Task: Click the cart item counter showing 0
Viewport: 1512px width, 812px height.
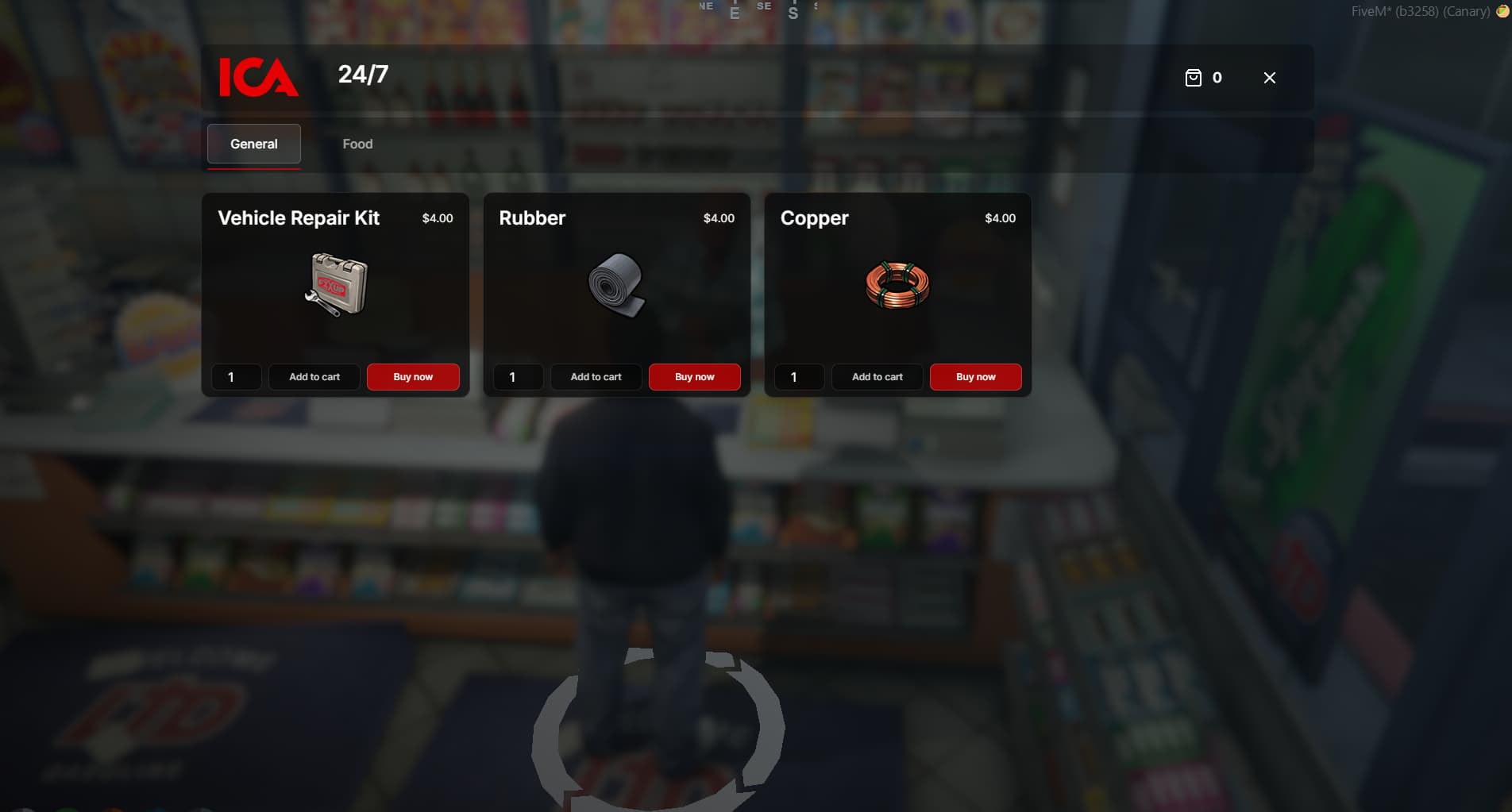Action: (x=1217, y=78)
